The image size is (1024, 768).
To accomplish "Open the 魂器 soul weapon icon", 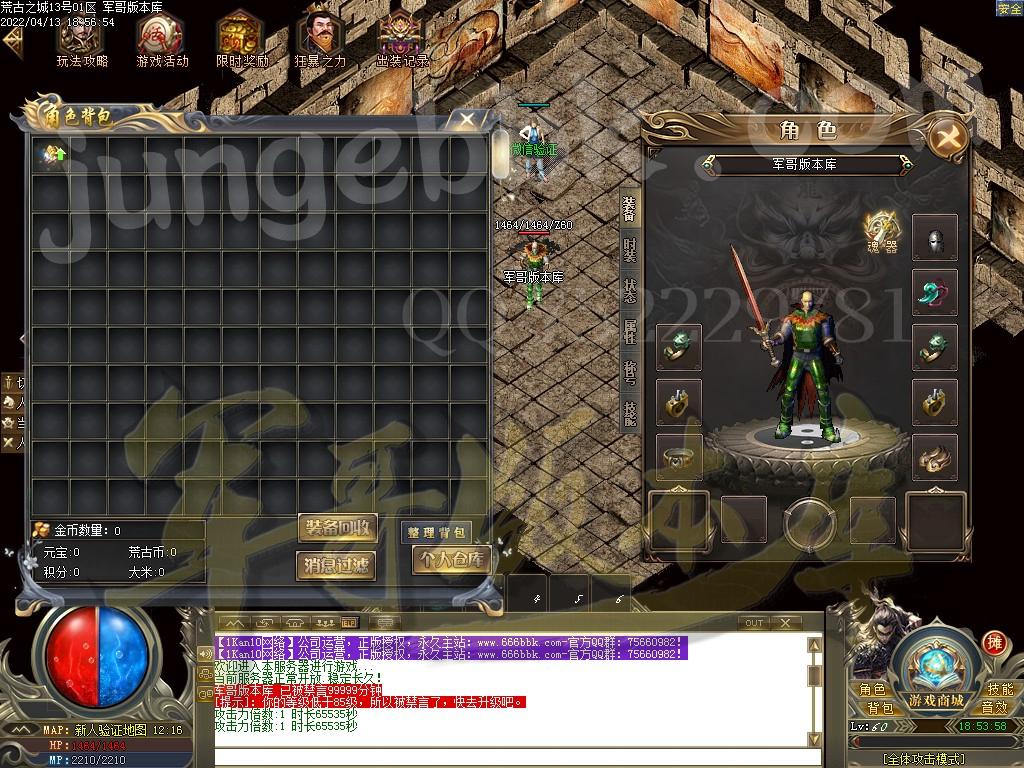I will pos(881,231).
